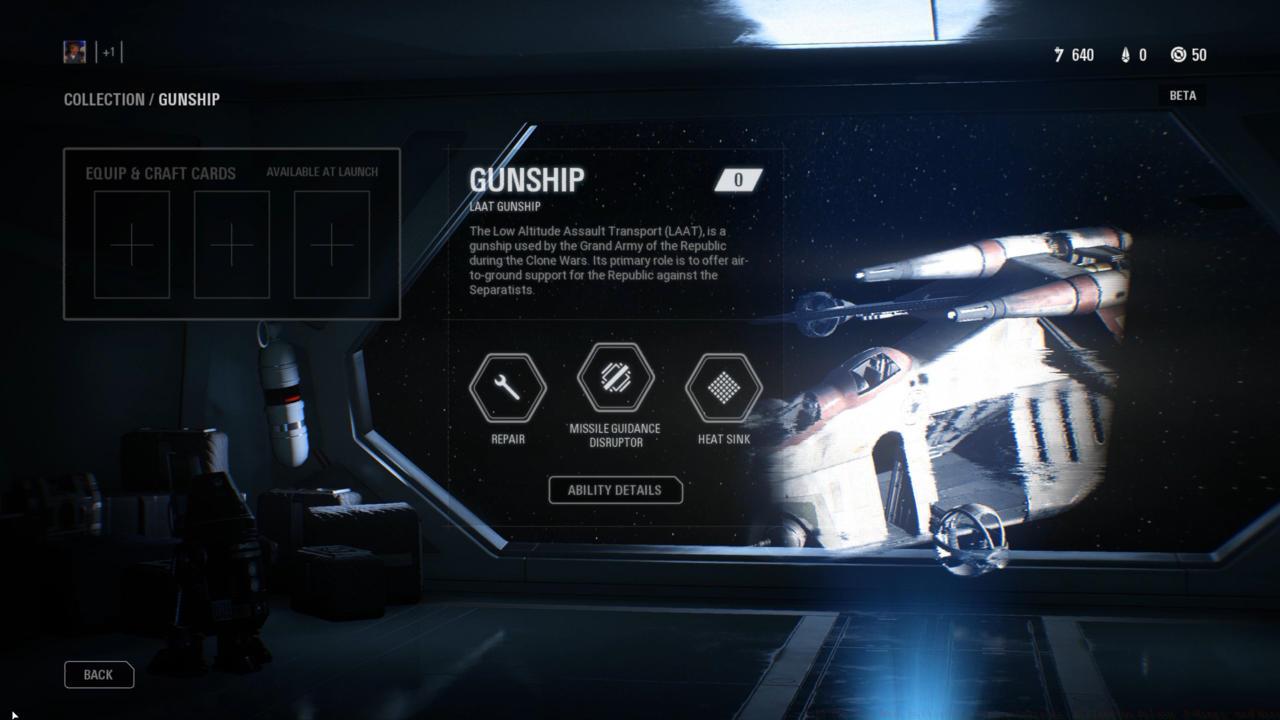Click the wrench symbol inside the Repair hexagon
The image size is (1280, 720).
click(508, 389)
